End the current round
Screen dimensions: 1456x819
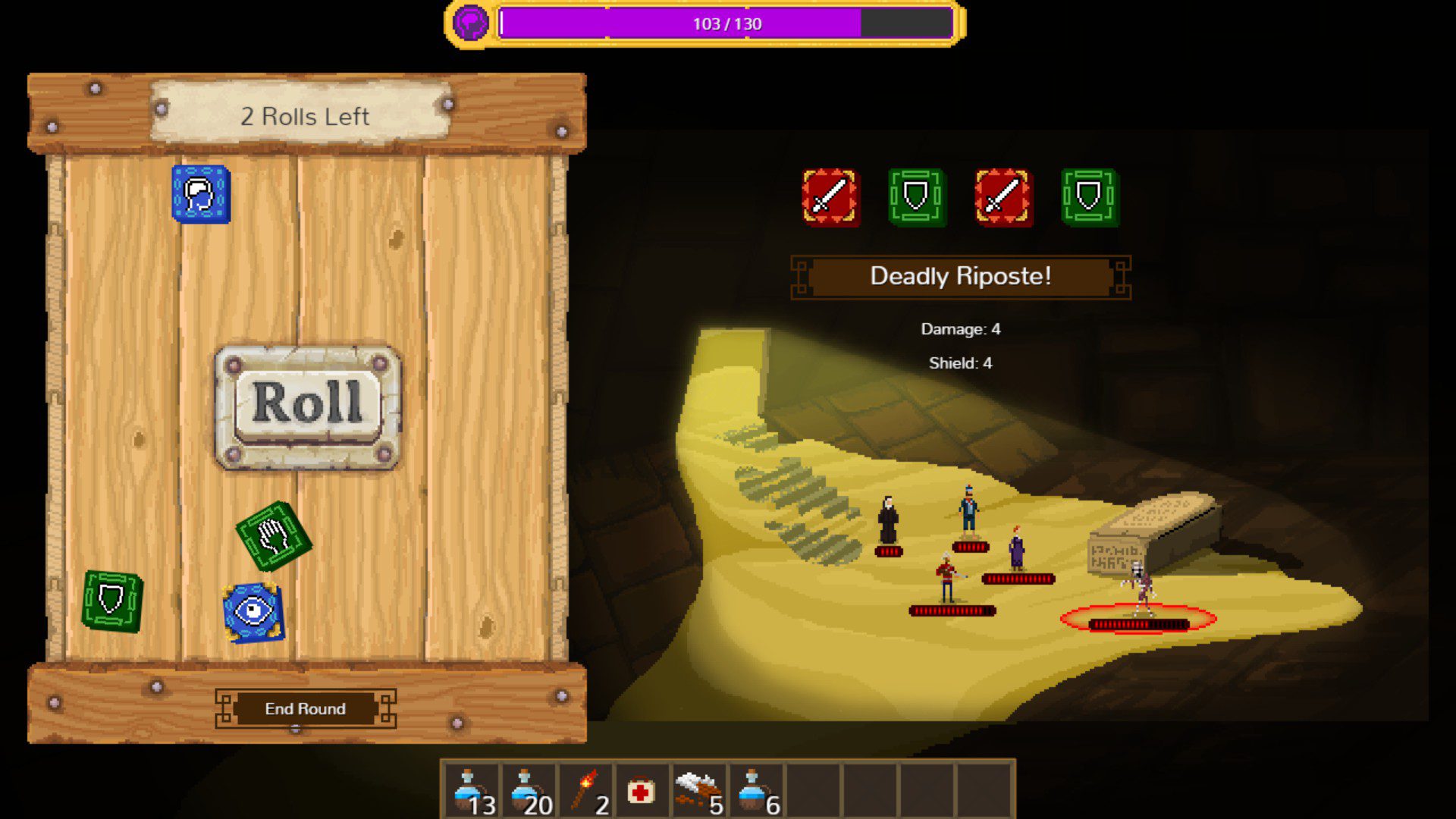click(305, 708)
